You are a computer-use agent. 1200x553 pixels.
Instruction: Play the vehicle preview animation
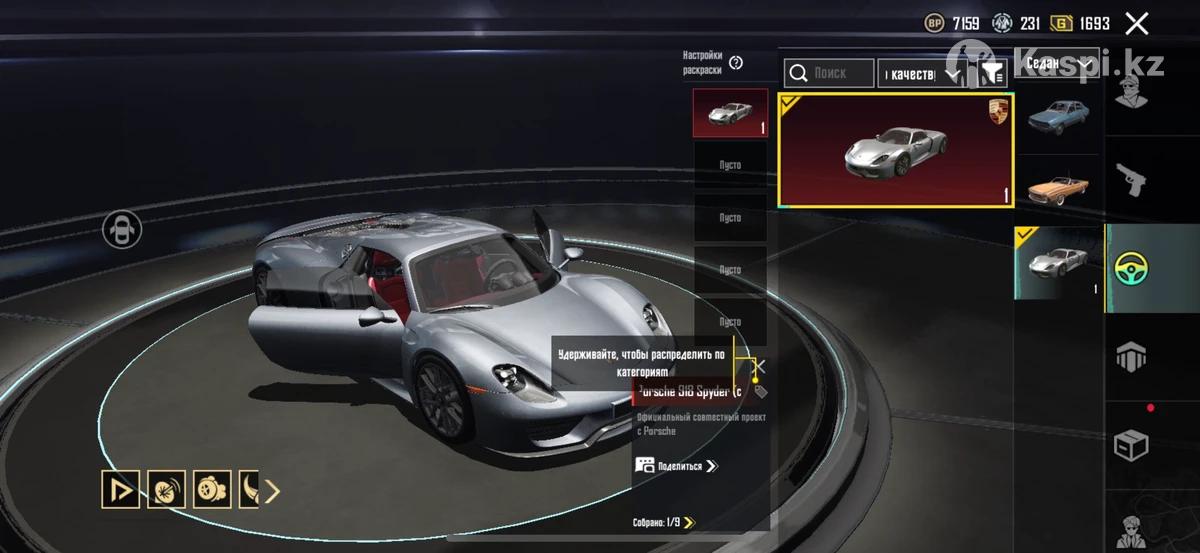pos(120,490)
